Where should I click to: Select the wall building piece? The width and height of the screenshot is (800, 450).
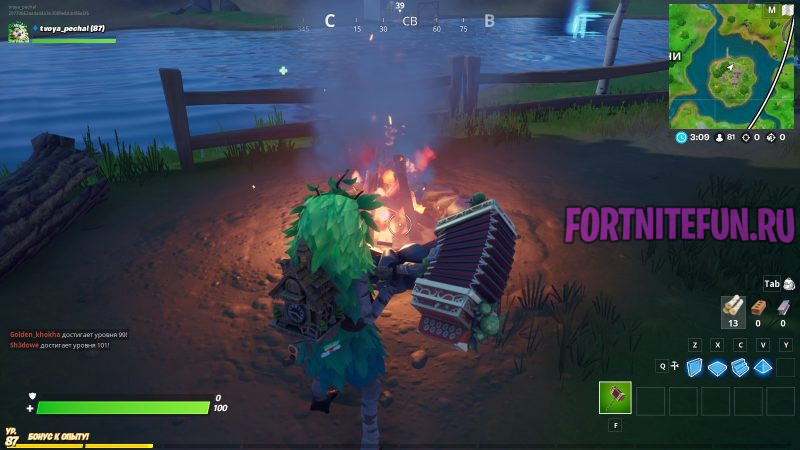click(x=694, y=367)
